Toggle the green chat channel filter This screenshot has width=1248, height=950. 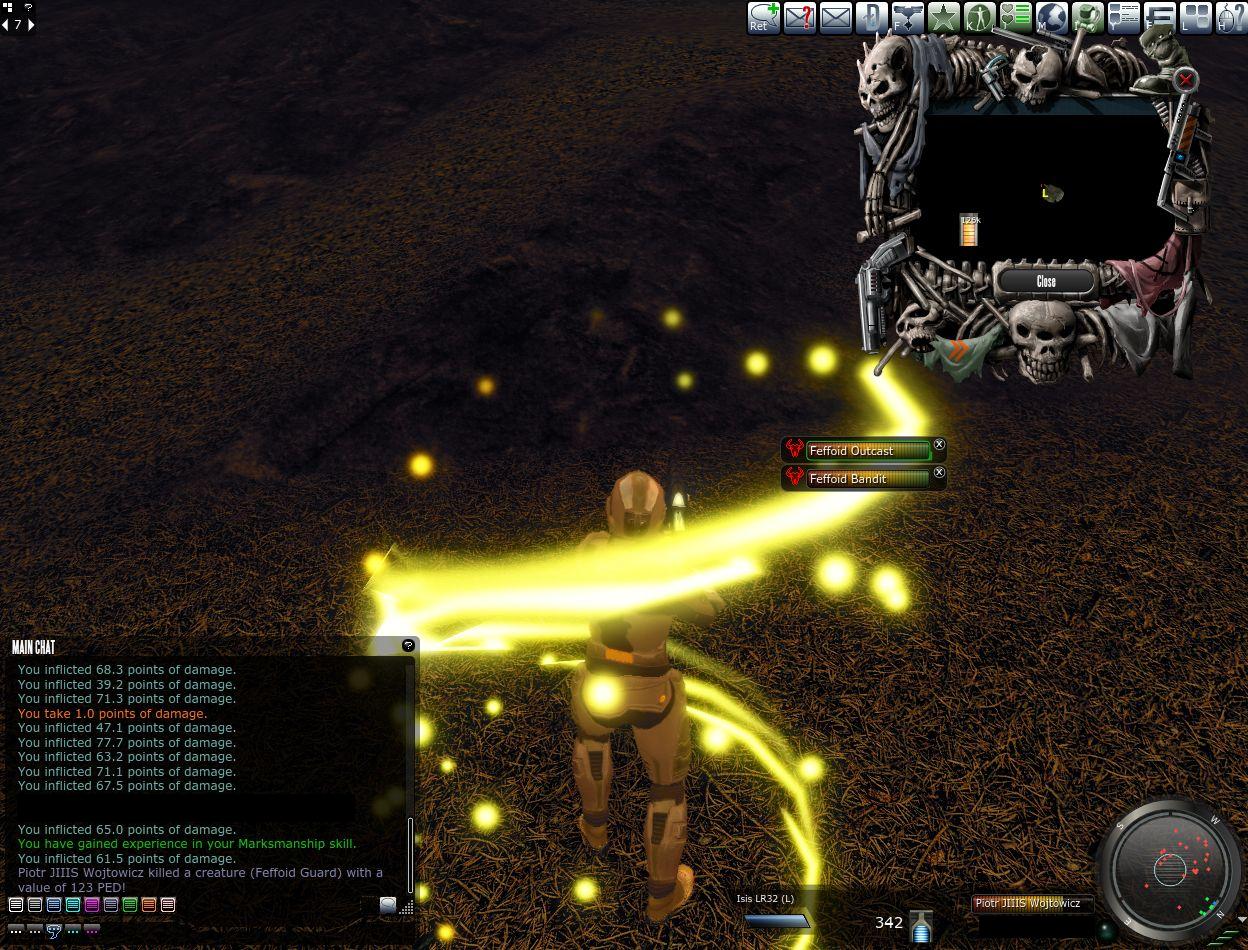[130, 905]
